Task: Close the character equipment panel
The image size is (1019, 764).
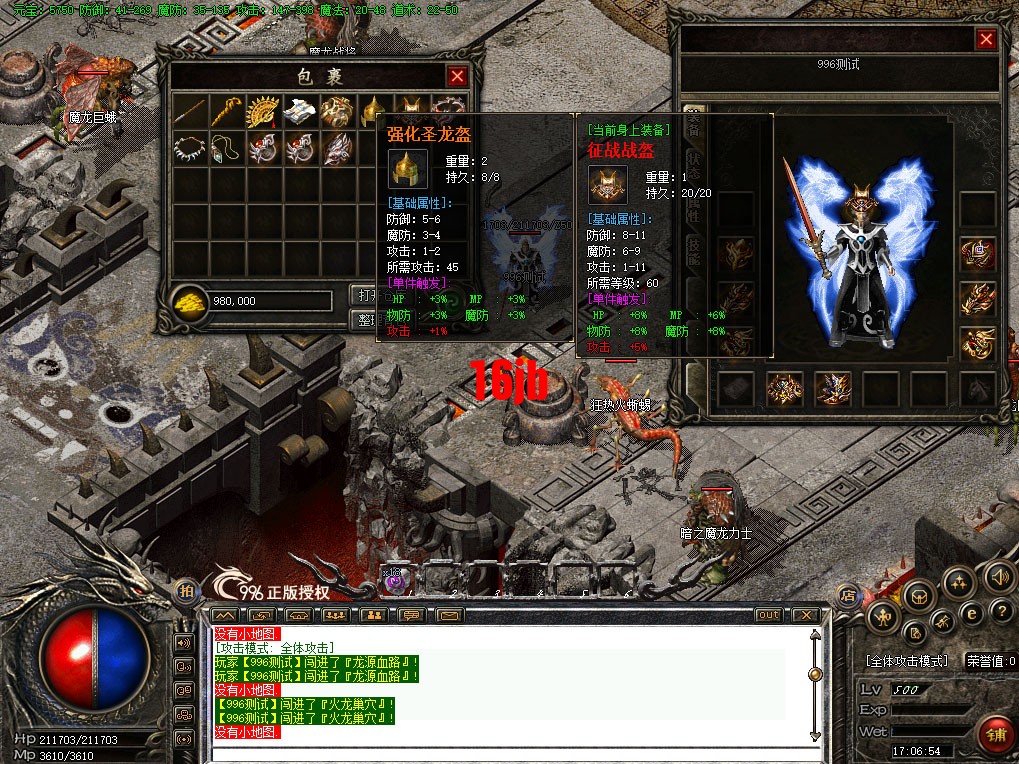Action: [986, 39]
